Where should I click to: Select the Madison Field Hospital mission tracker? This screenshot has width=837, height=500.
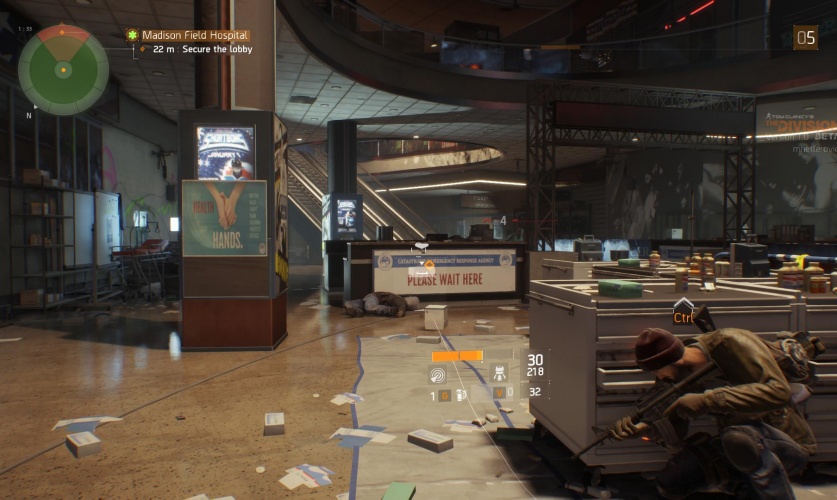click(195, 35)
